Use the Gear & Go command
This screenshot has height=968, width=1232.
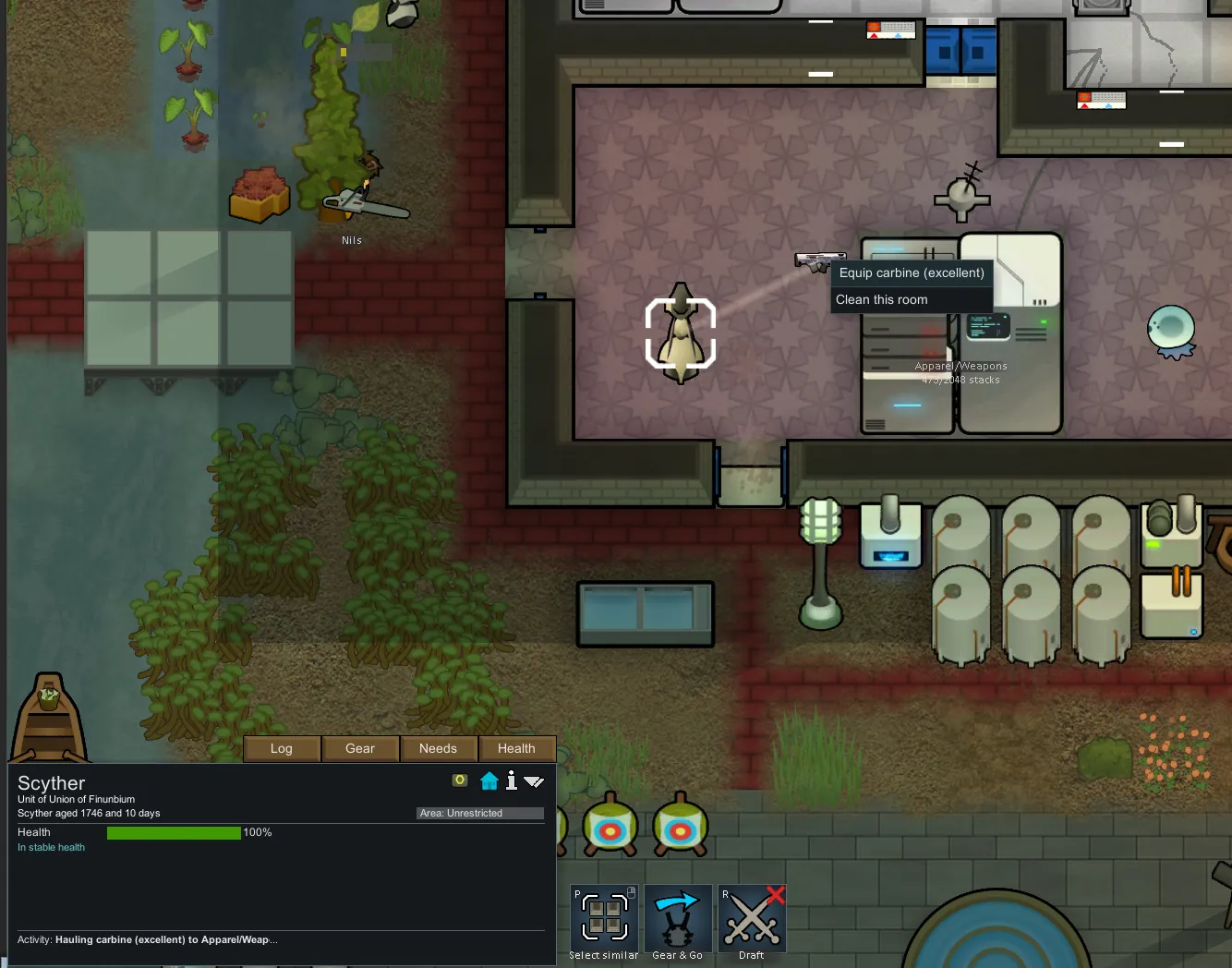point(678,918)
